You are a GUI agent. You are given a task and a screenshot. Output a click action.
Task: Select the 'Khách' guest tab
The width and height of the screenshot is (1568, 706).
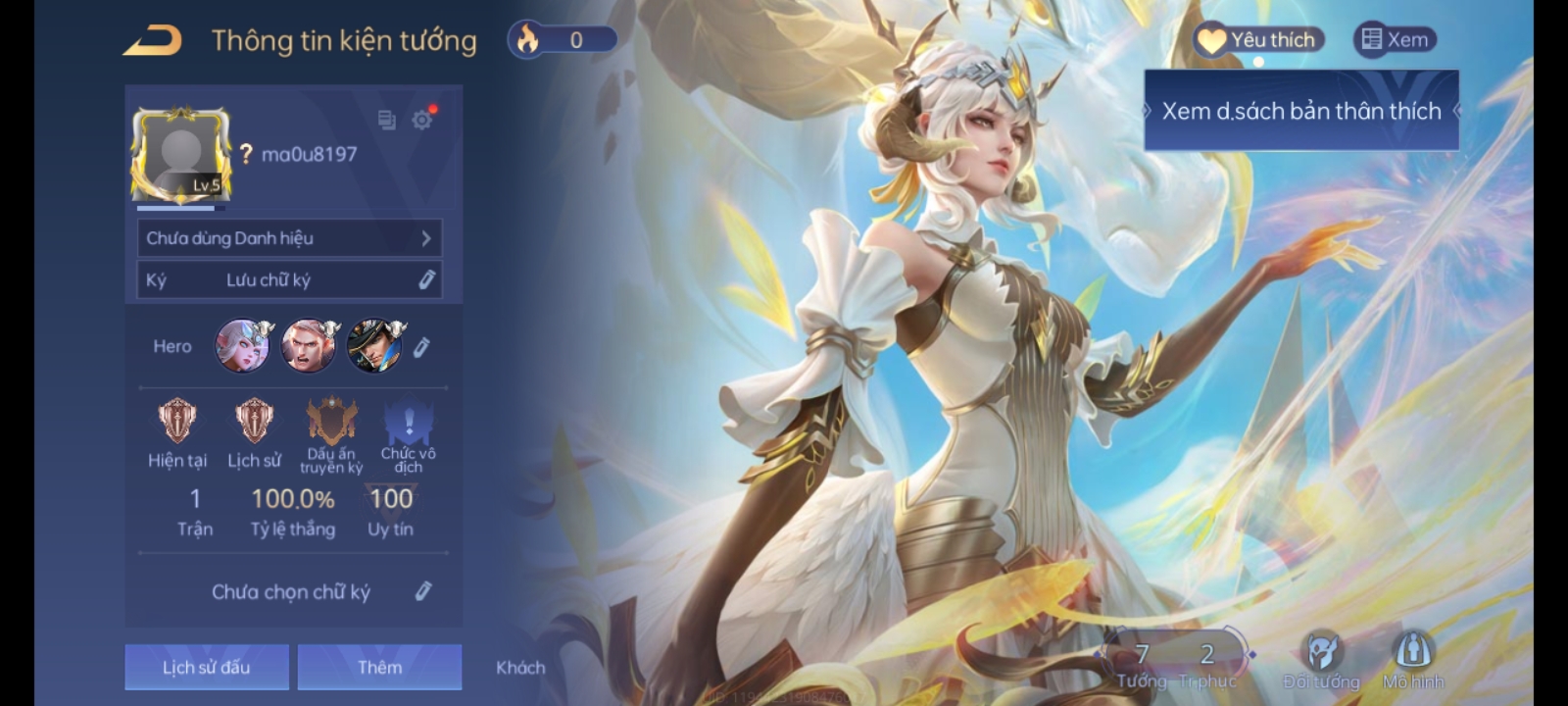point(518,667)
